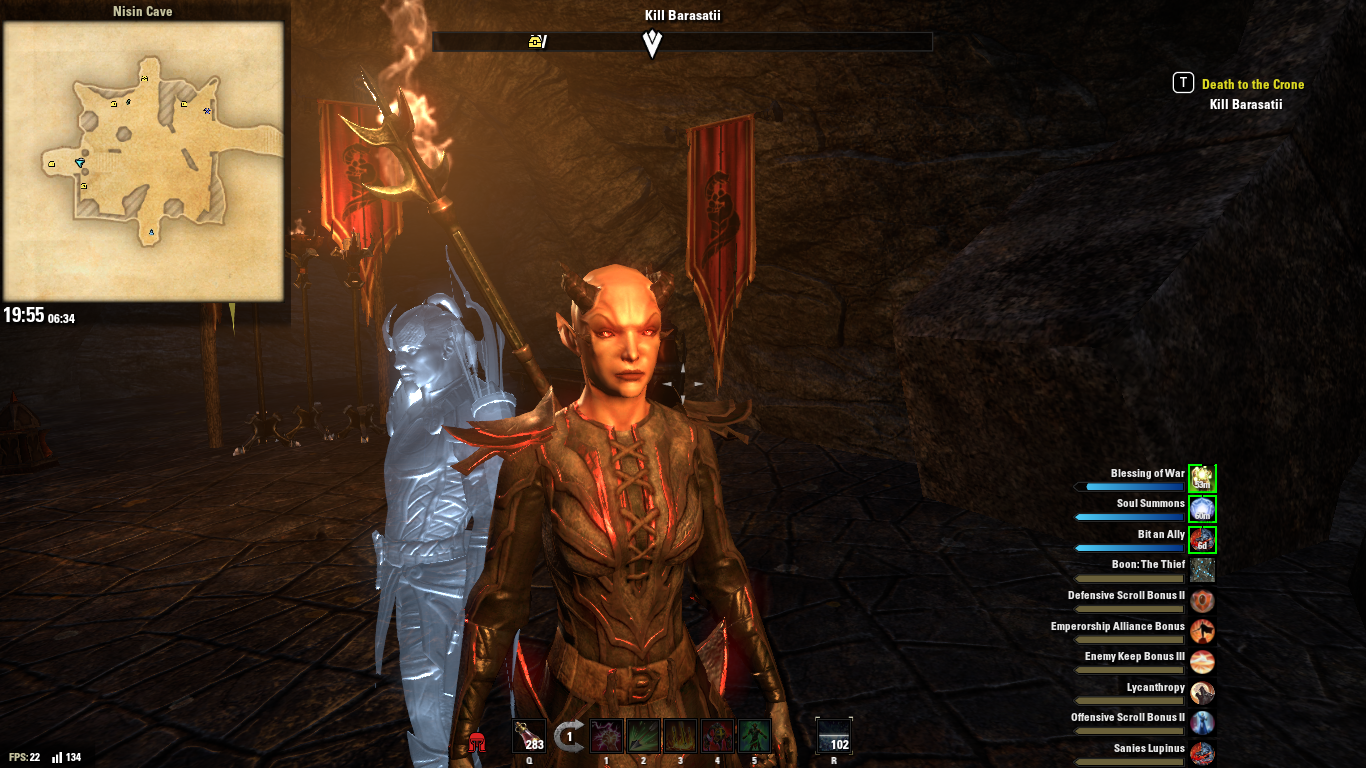Click the Soul Summons buff icon
This screenshot has width=1366, height=768.
(x=1201, y=509)
